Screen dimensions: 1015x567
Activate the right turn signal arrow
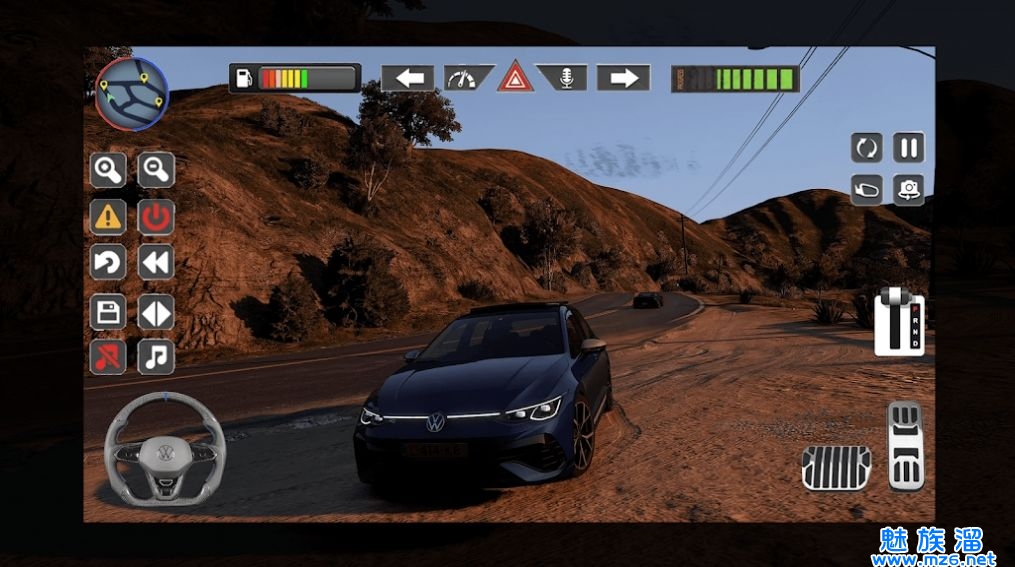(623, 78)
